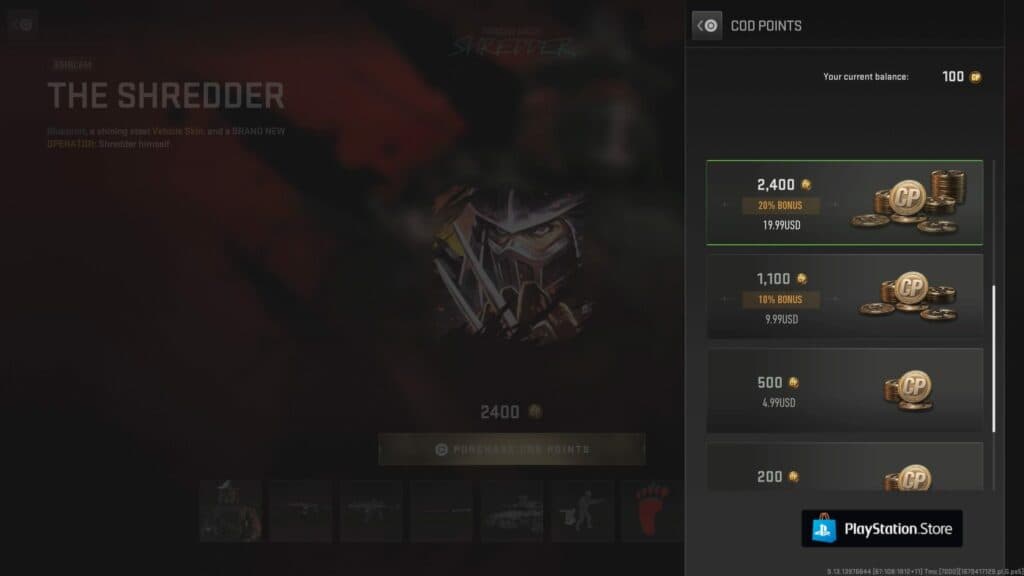Select the 2,400 COD Points pack
The height and width of the screenshot is (576, 1024).
click(x=844, y=203)
